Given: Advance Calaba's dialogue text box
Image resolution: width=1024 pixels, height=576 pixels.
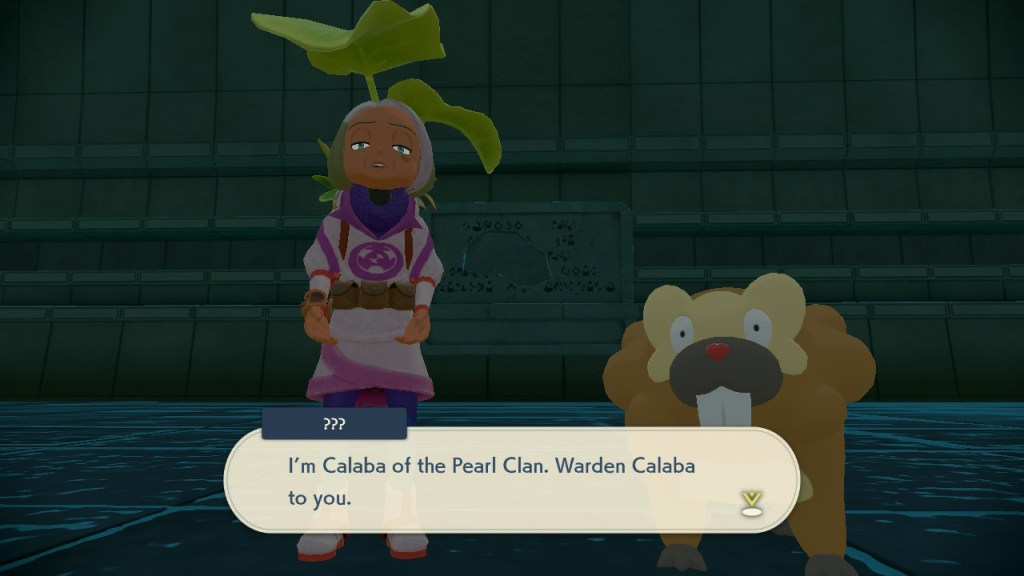Looking at the screenshot, I should pyautogui.click(x=510, y=481).
